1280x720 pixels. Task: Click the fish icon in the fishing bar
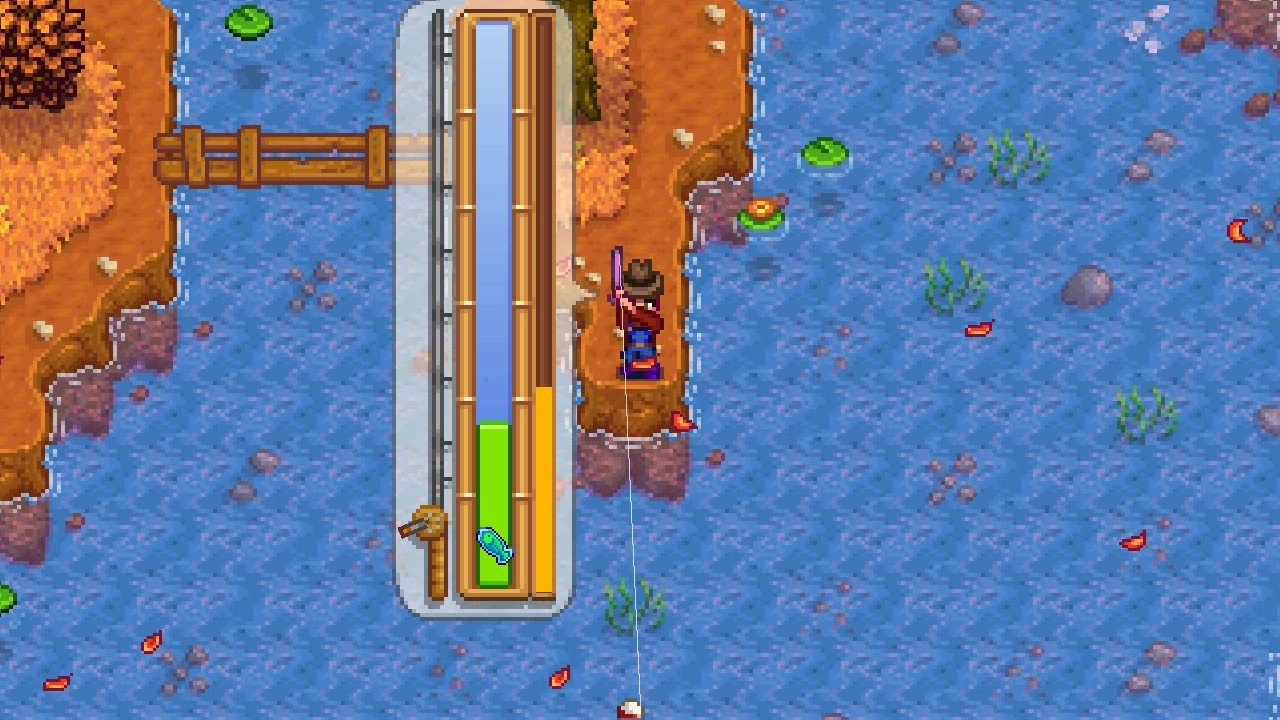494,545
